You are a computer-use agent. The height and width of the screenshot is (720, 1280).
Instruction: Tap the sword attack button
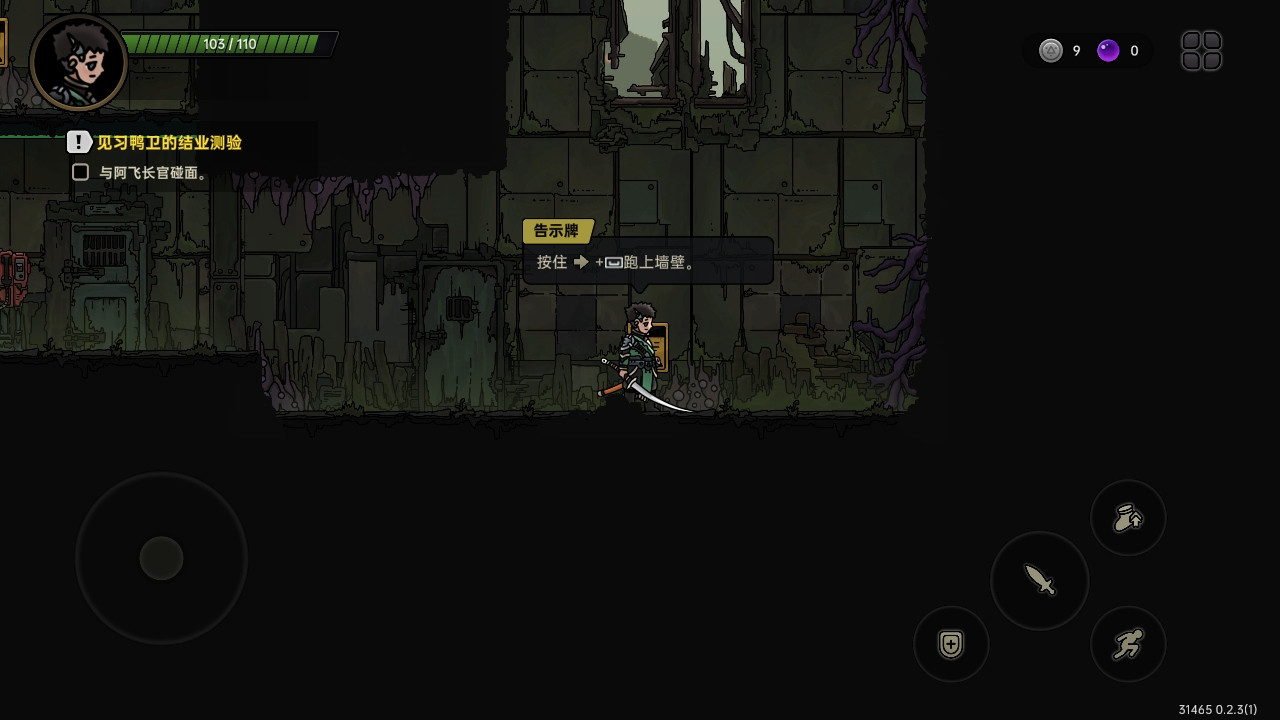1040,580
